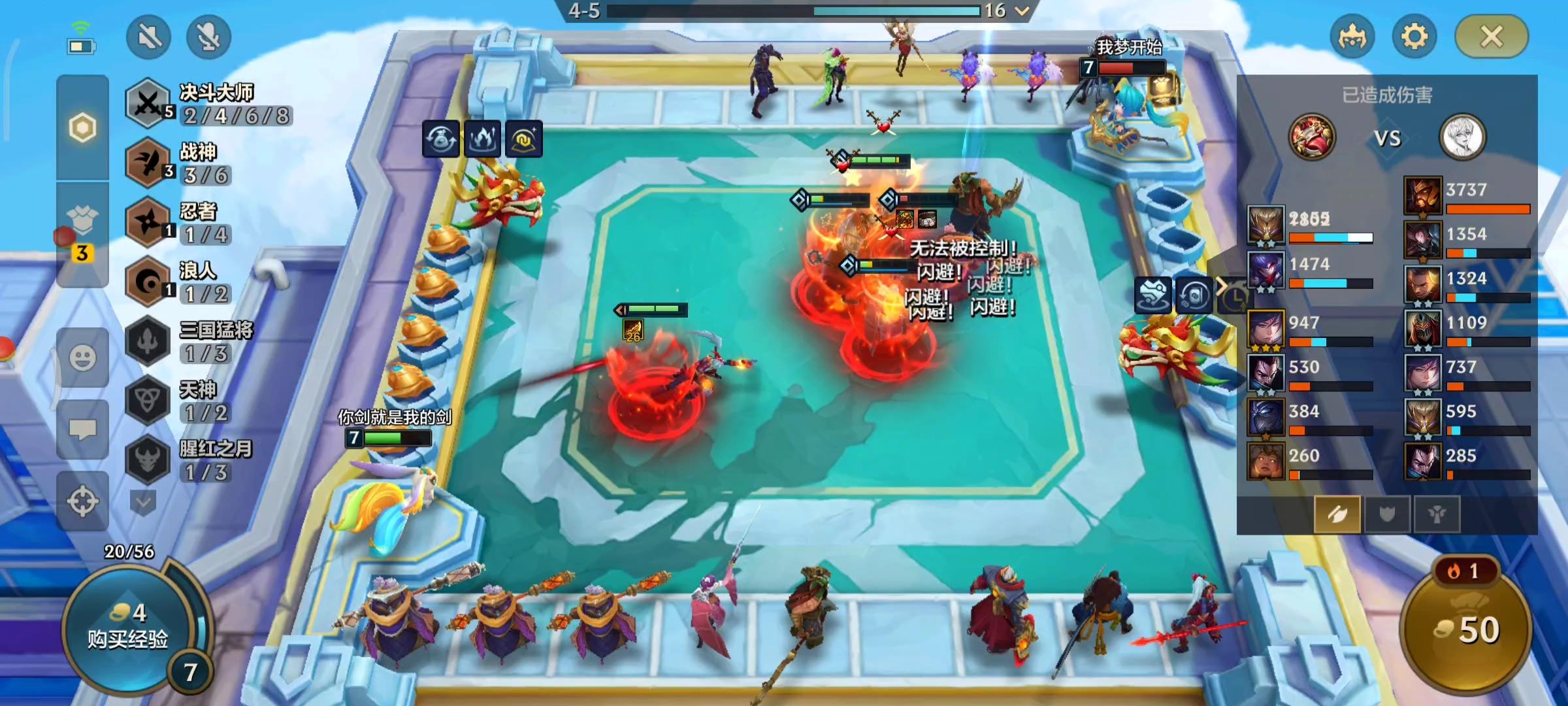Open the emote smiley face button
Viewport: 1568px width, 706px height.
pyautogui.click(x=83, y=358)
